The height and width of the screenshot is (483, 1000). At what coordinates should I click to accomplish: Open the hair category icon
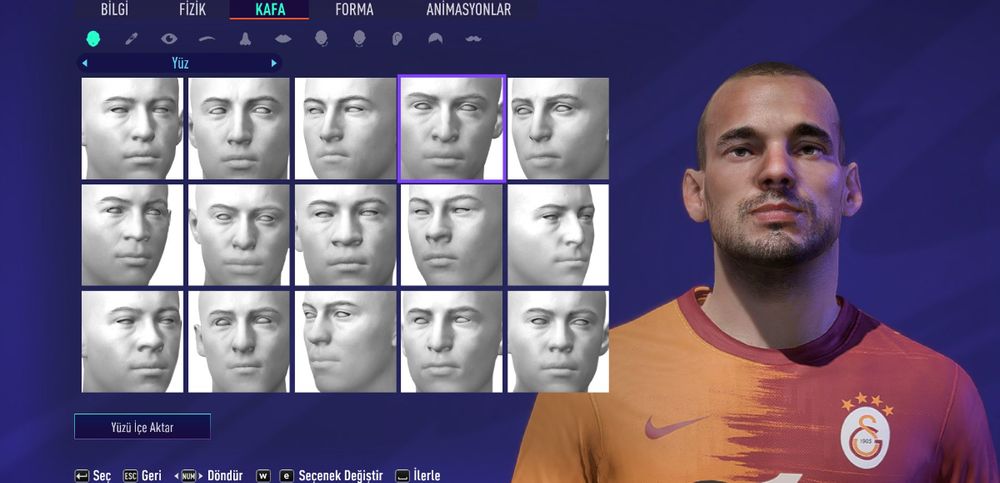tap(435, 39)
